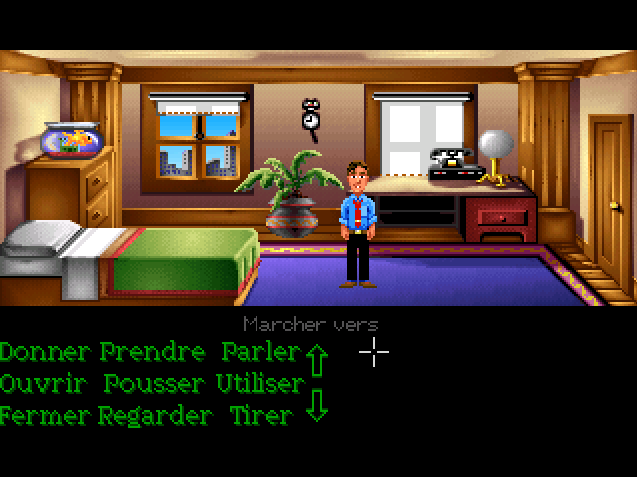Select the Donner verb

click(x=47, y=352)
